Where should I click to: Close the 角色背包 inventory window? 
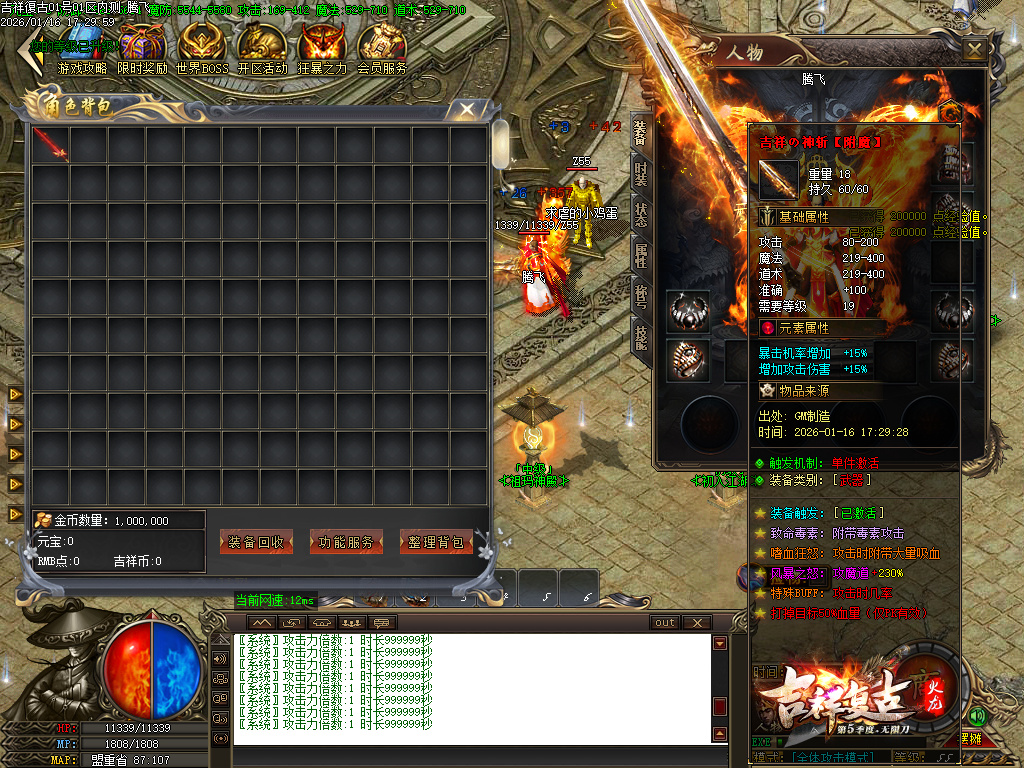click(x=466, y=109)
